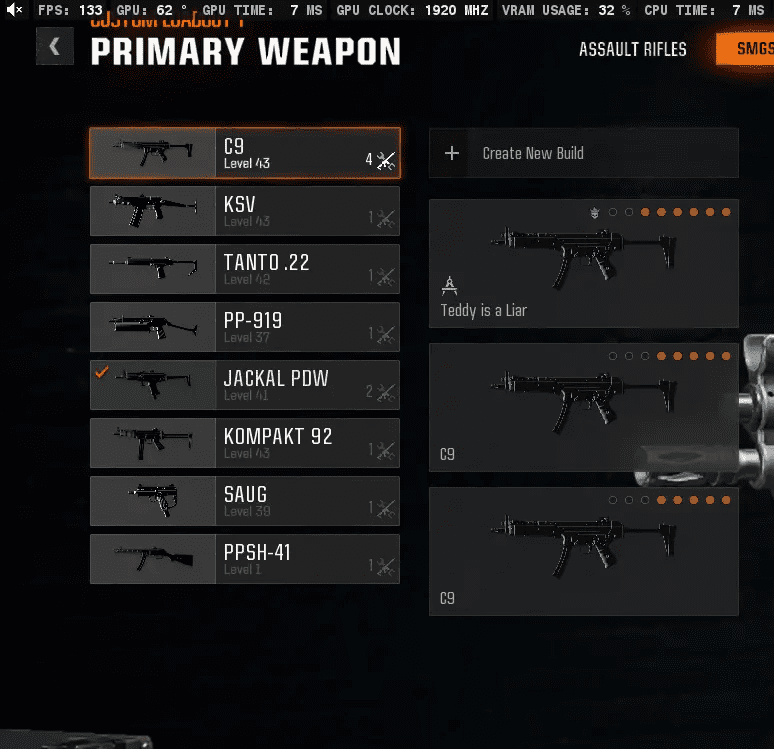Open the Teddy is a Liar build
This screenshot has width=774, height=749.
[x=583, y=263]
